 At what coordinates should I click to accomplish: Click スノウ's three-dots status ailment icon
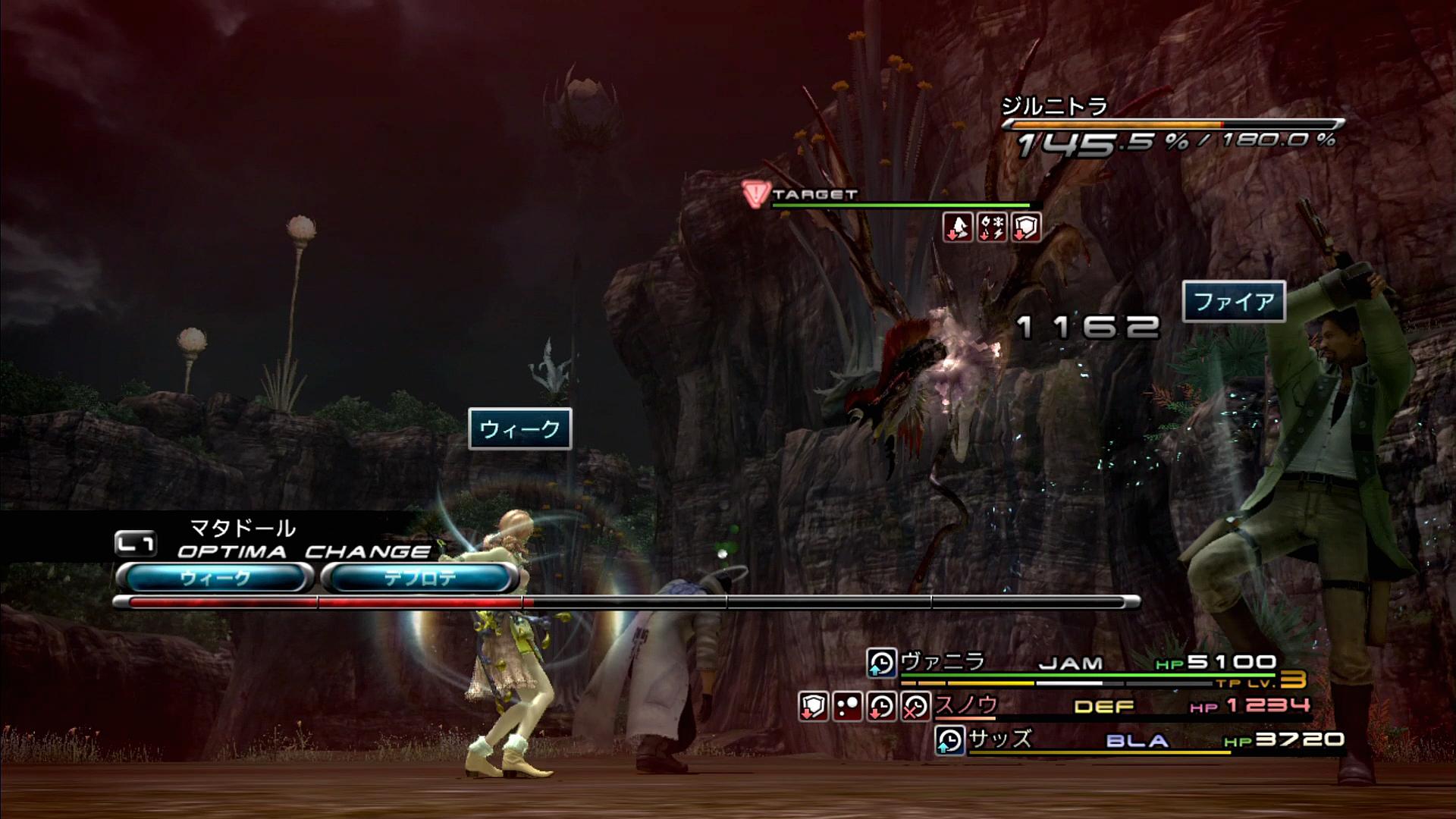pos(847,708)
